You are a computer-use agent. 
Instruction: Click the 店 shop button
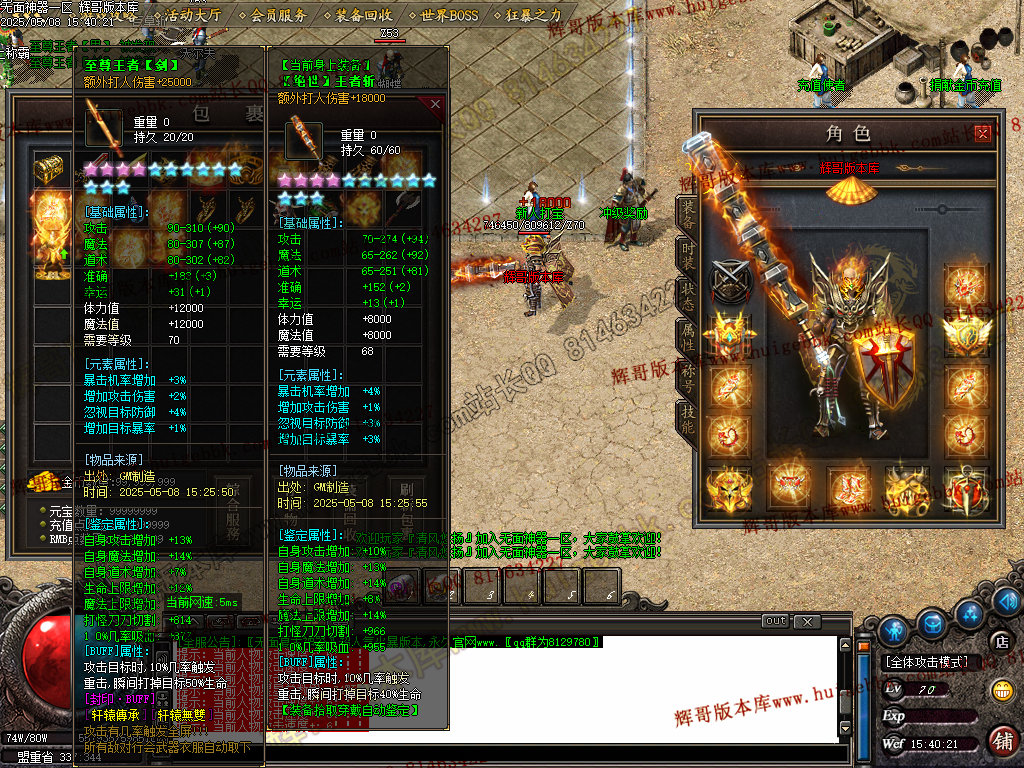[999, 640]
